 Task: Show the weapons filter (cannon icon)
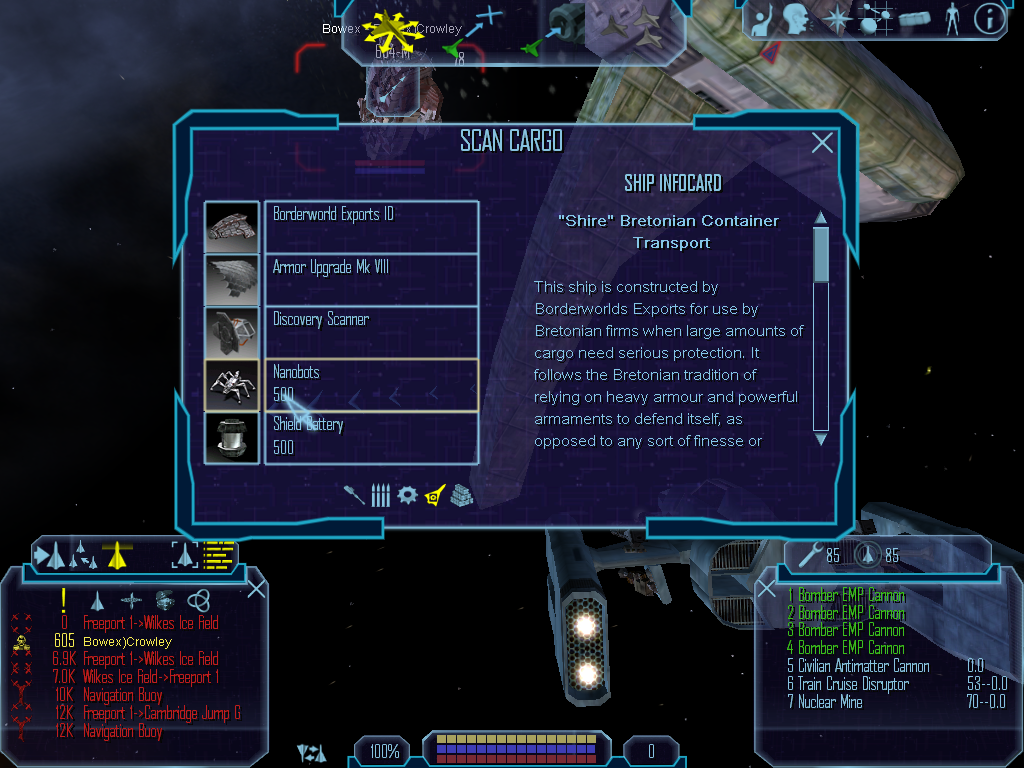354,495
